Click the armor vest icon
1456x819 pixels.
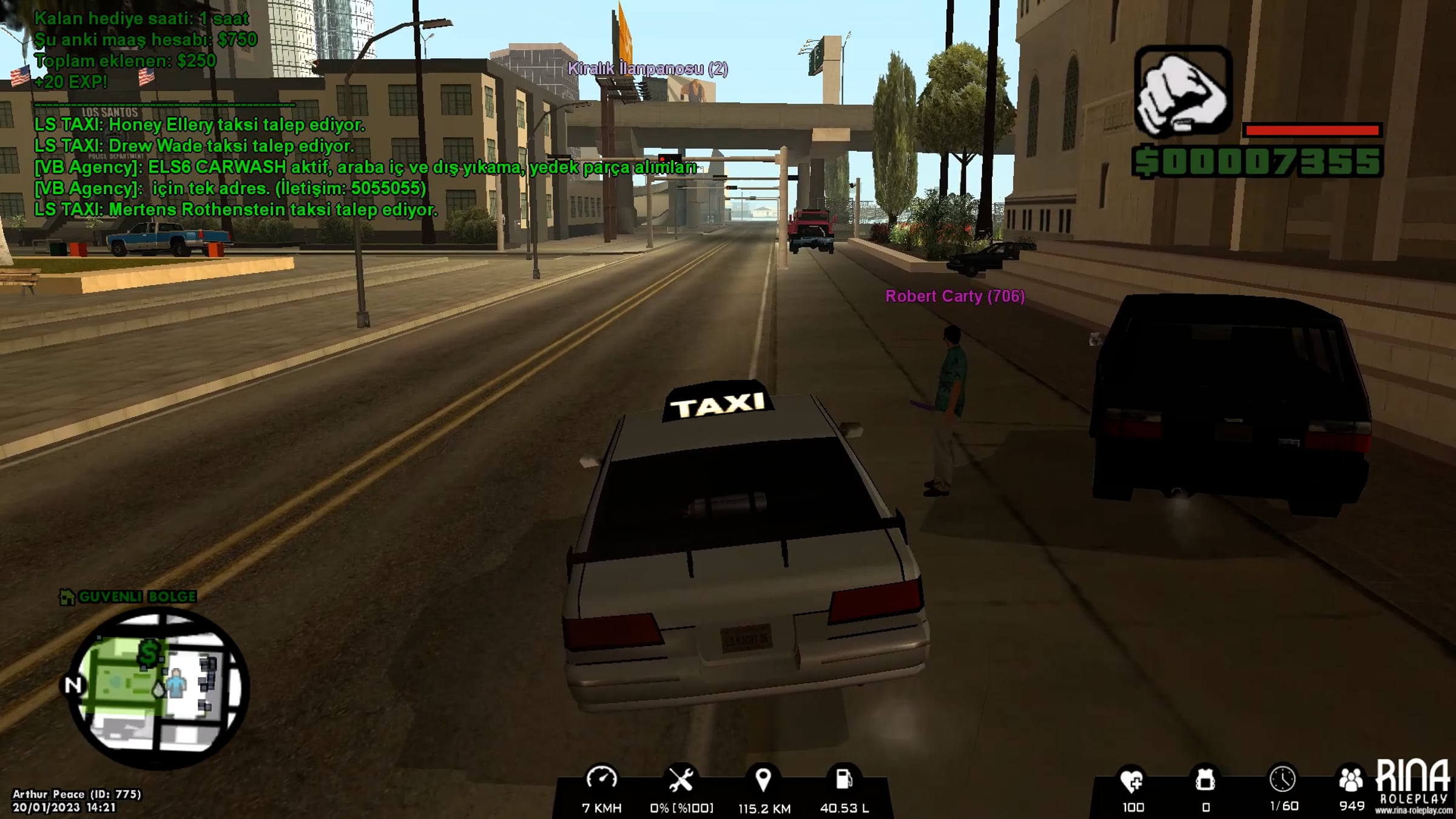coord(1205,780)
